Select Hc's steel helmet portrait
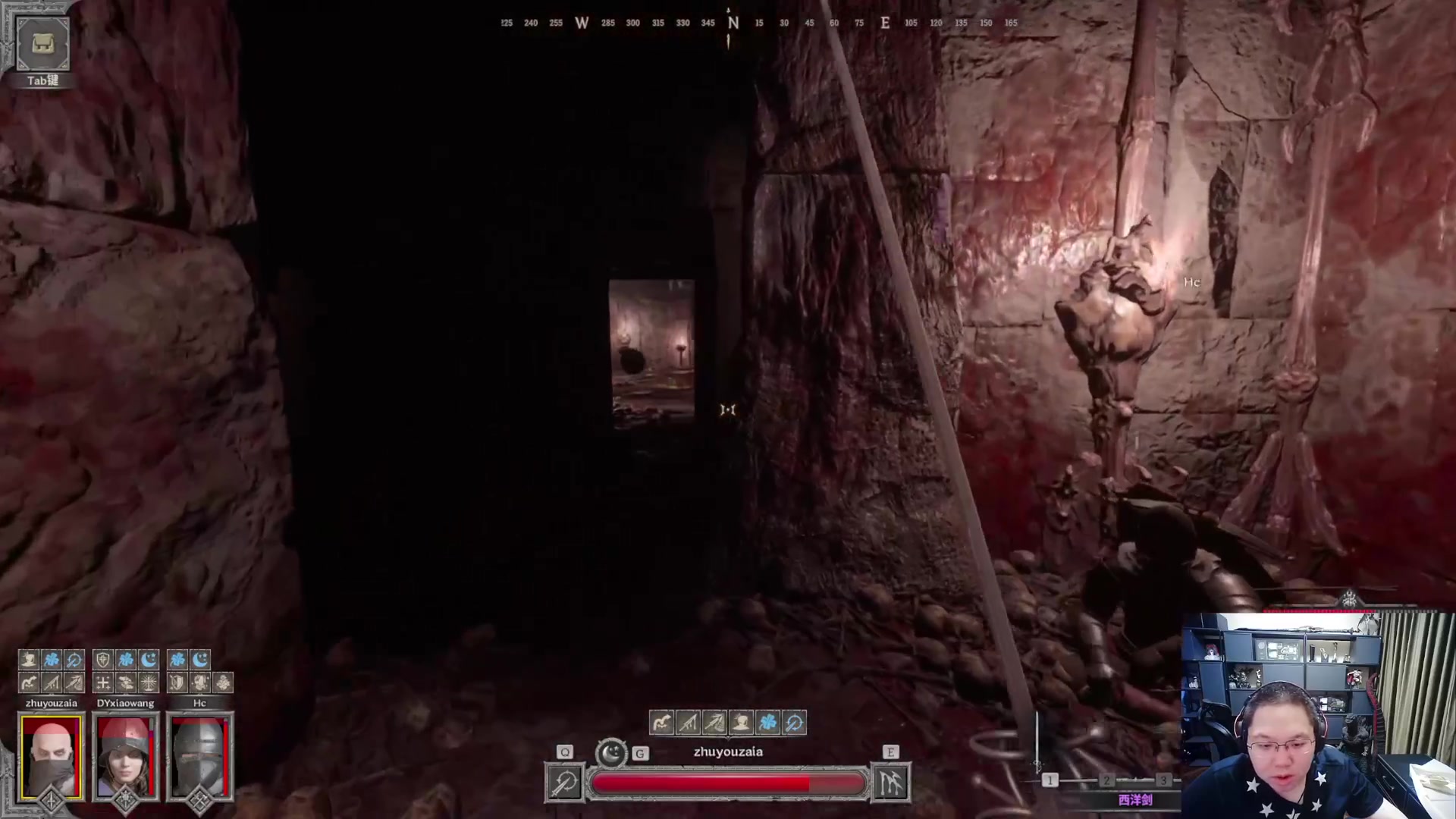The width and height of the screenshot is (1456, 819). point(199,756)
